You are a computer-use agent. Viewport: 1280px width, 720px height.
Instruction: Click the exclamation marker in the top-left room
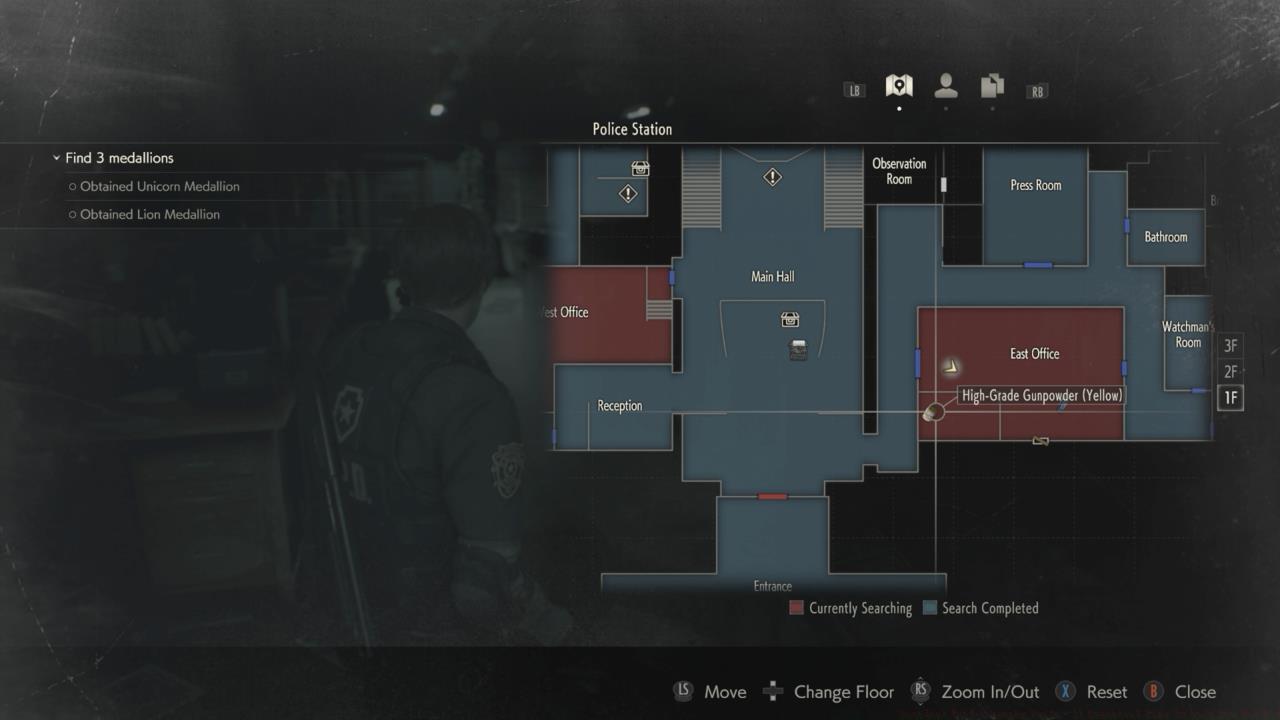tap(627, 193)
